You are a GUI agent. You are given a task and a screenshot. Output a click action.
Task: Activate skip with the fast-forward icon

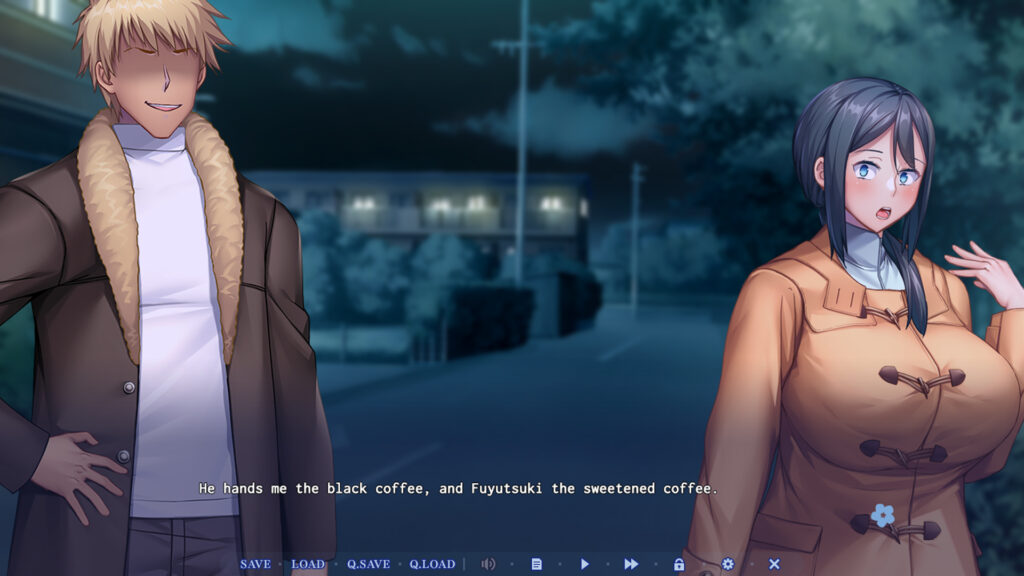click(631, 564)
